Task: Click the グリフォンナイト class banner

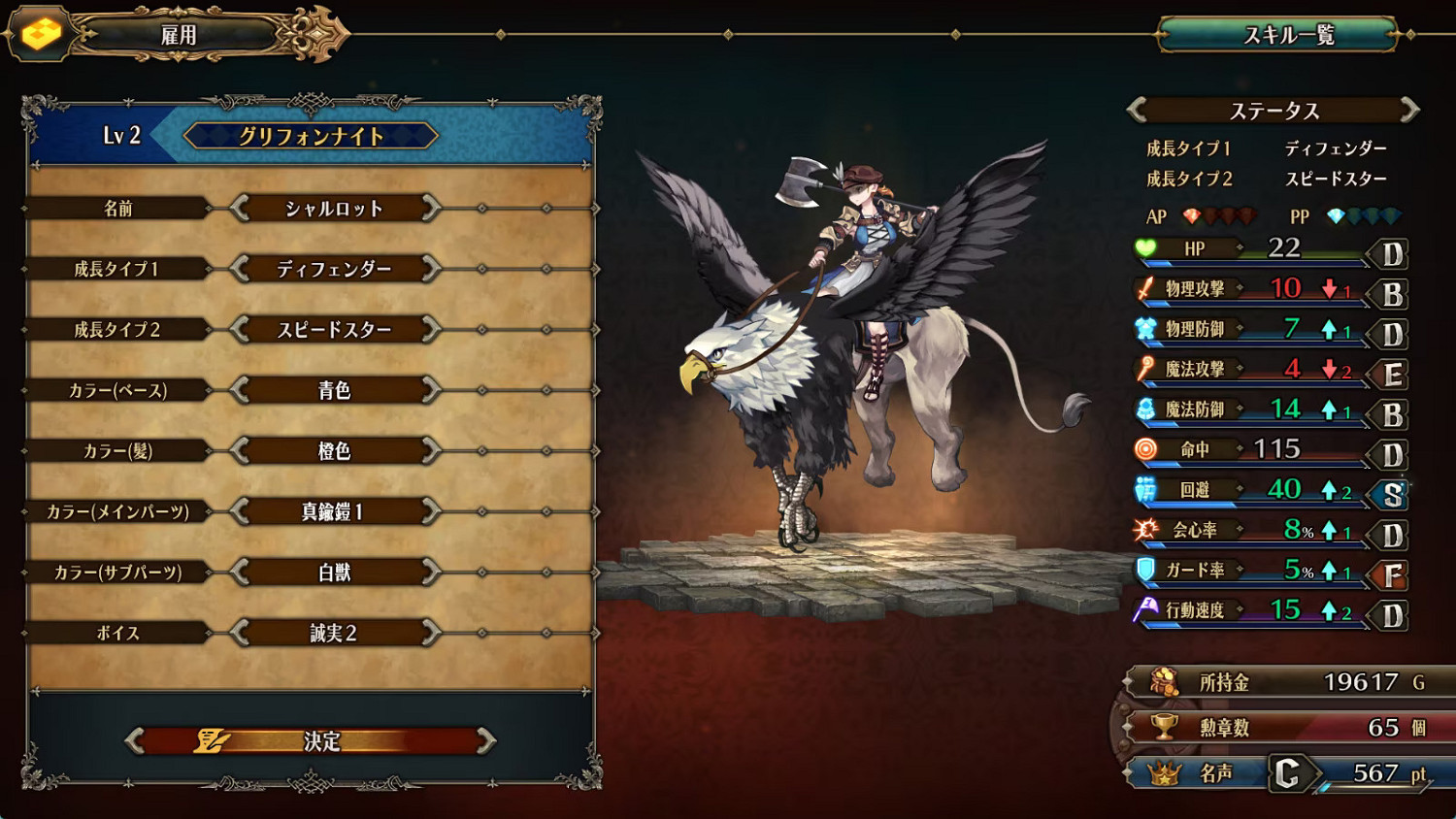Action: point(309,136)
